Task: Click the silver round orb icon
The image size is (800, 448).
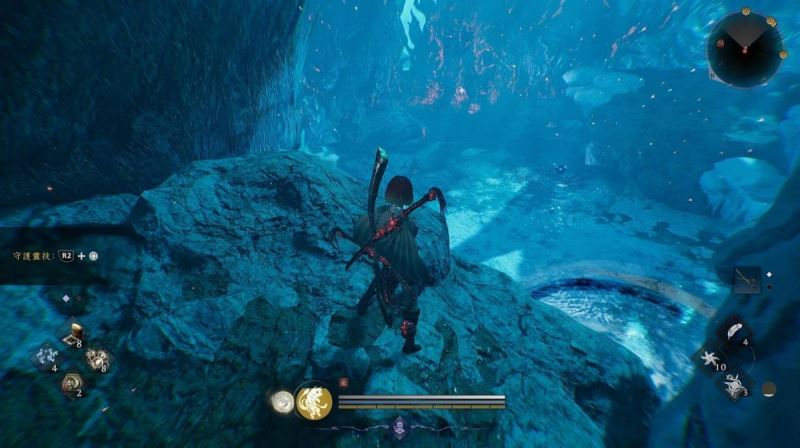Action: pos(282,402)
